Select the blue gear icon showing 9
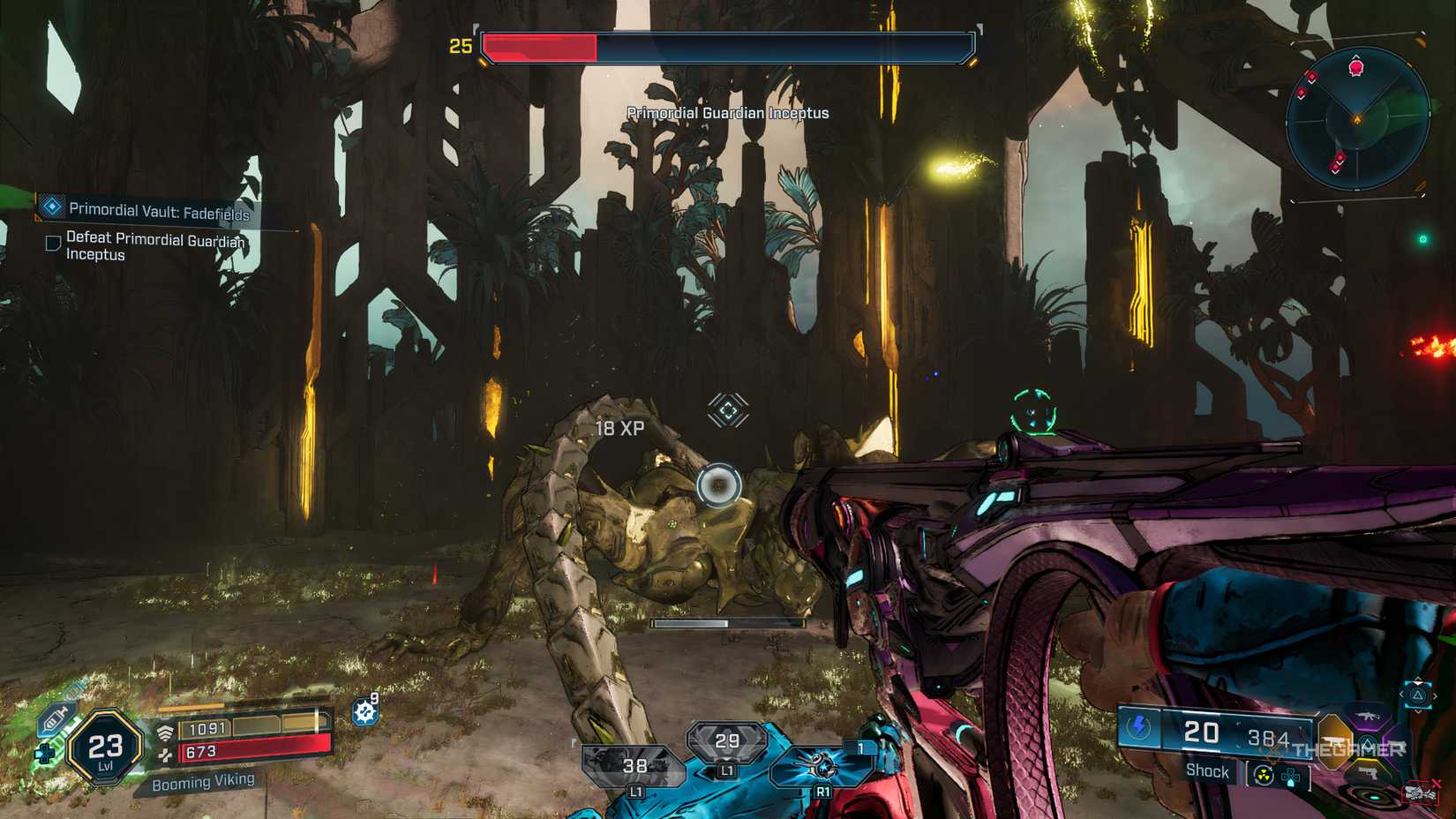This screenshot has width=1456, height=819. coord(365,710)
